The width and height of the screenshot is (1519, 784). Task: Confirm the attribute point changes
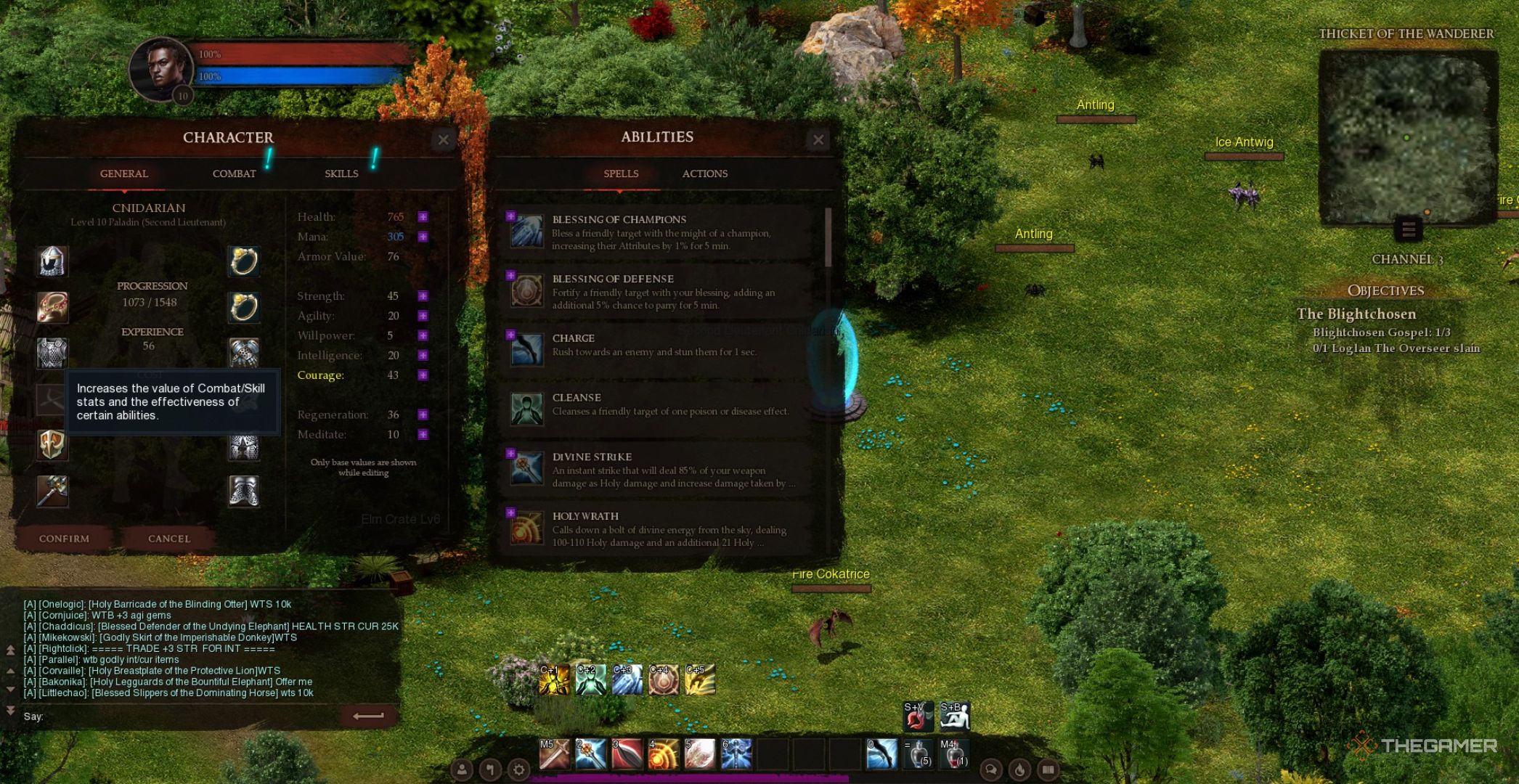click(64, 539)
